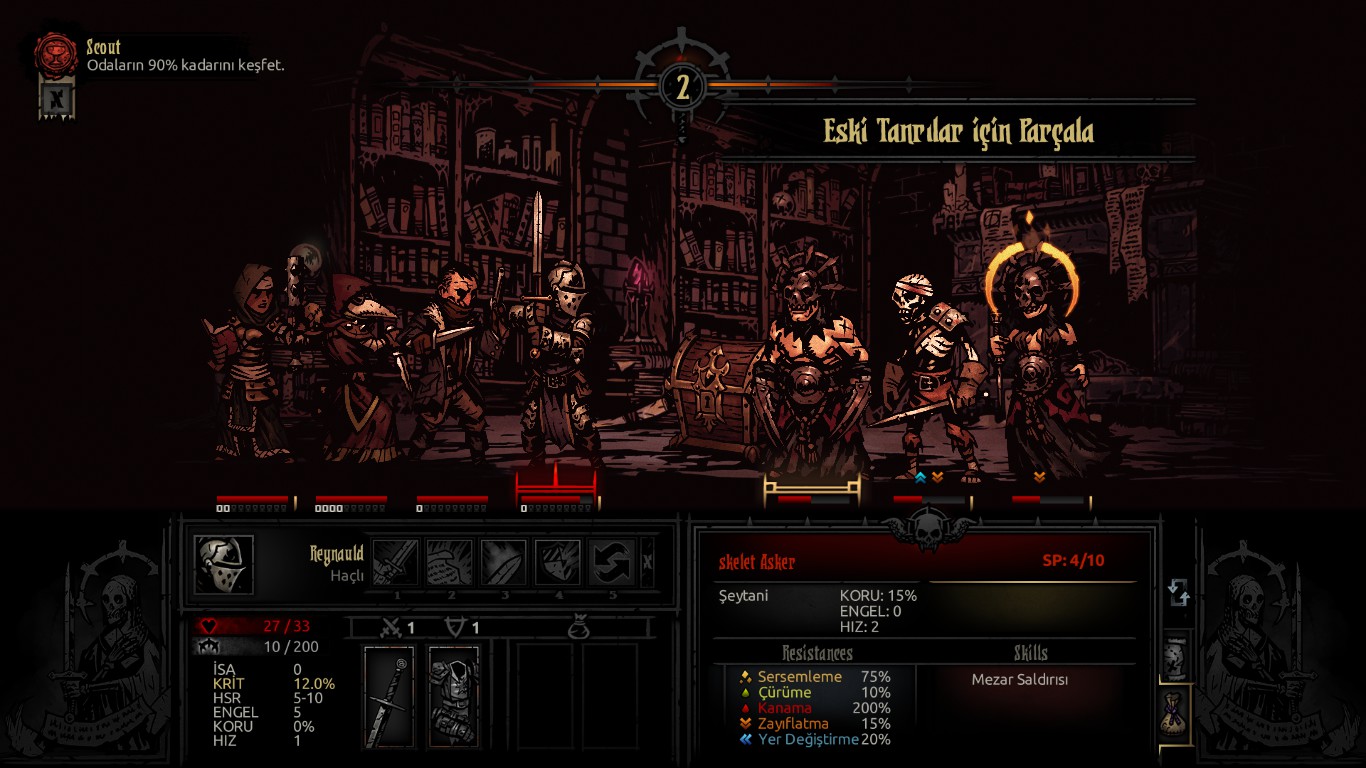Activate the scroll skill Zealous Accusation
The height and width of the screenshot is (768, 1366).
point(450,562)
